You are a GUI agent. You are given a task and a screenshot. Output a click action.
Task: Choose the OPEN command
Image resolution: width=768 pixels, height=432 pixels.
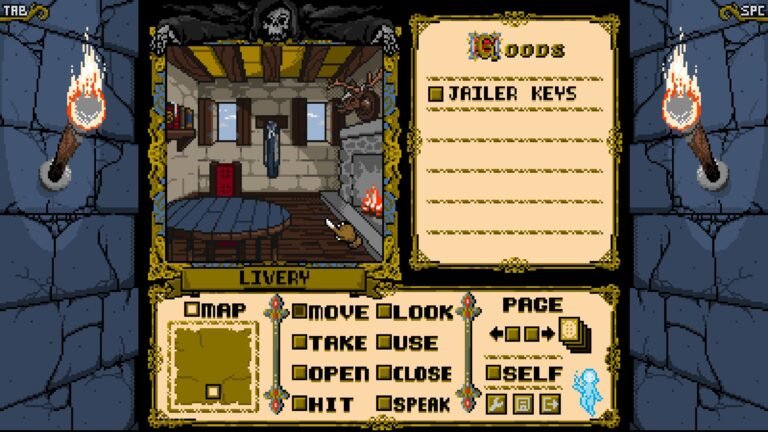pyautogui.click(x=330, y=373)
